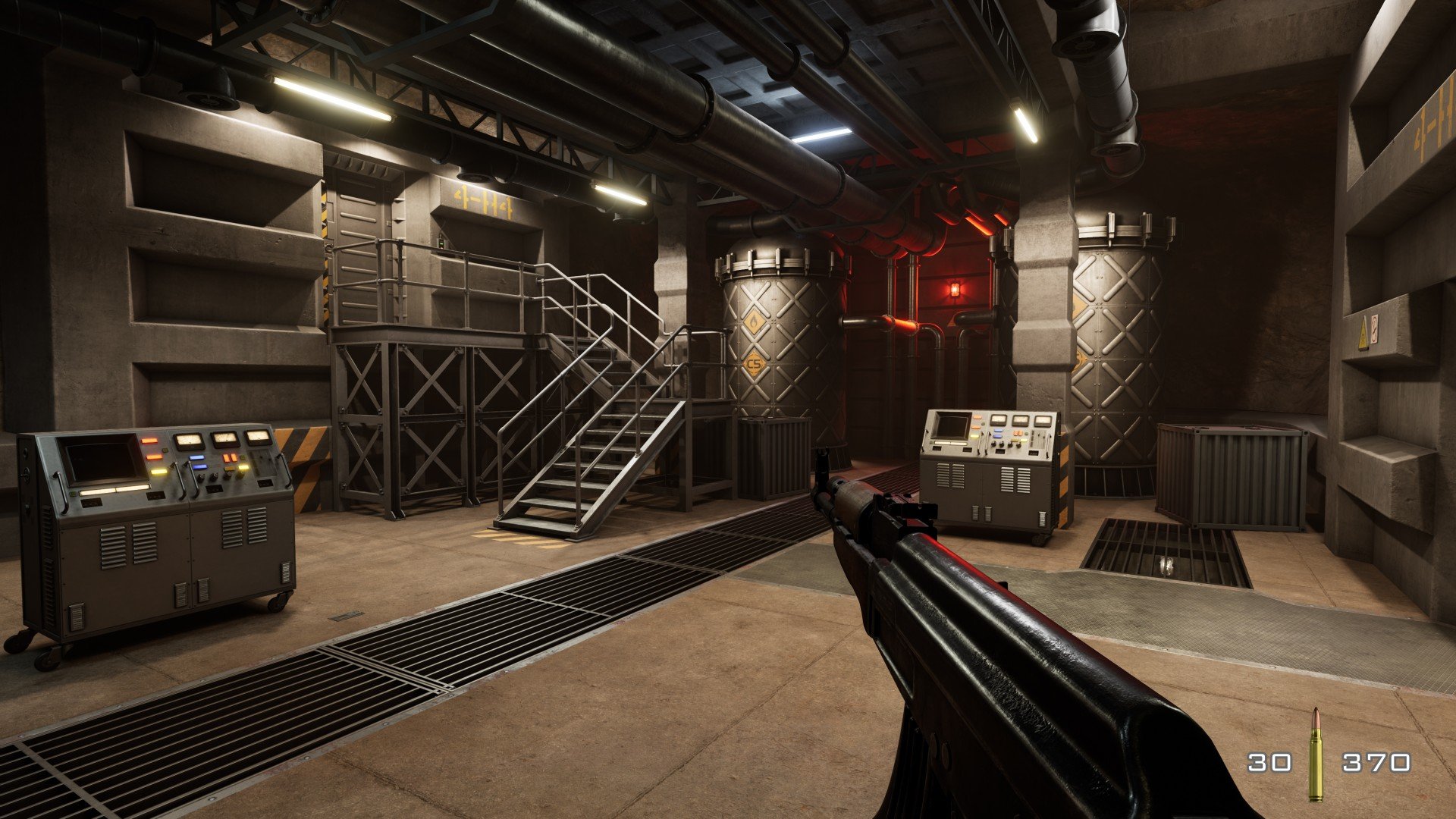Flip the orange twin switches on the right console
Viewport: 1456px width, 819px height.
1018,432
